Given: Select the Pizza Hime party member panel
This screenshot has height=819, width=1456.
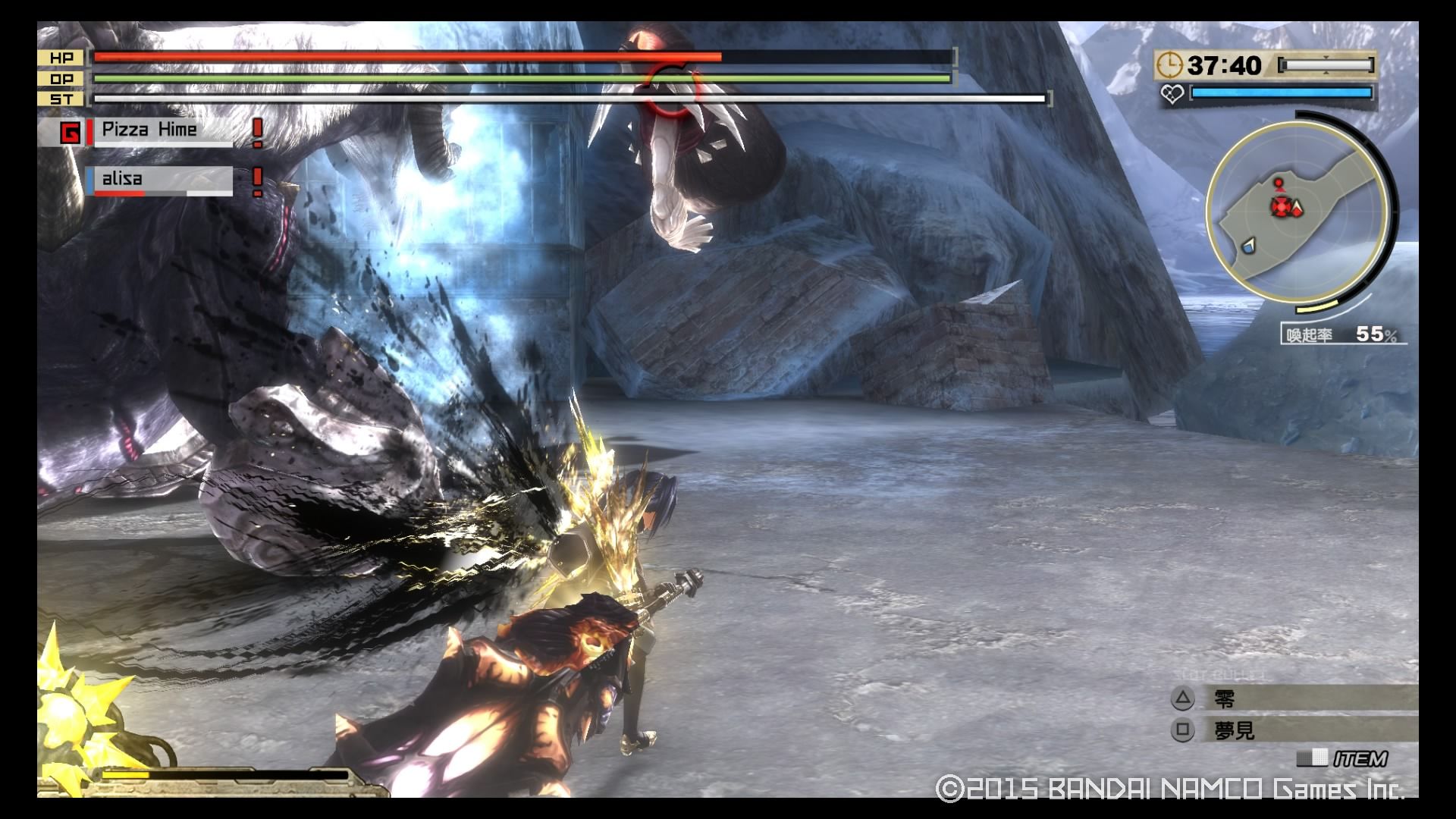Looking at the screenshot, I should [160, 130].
